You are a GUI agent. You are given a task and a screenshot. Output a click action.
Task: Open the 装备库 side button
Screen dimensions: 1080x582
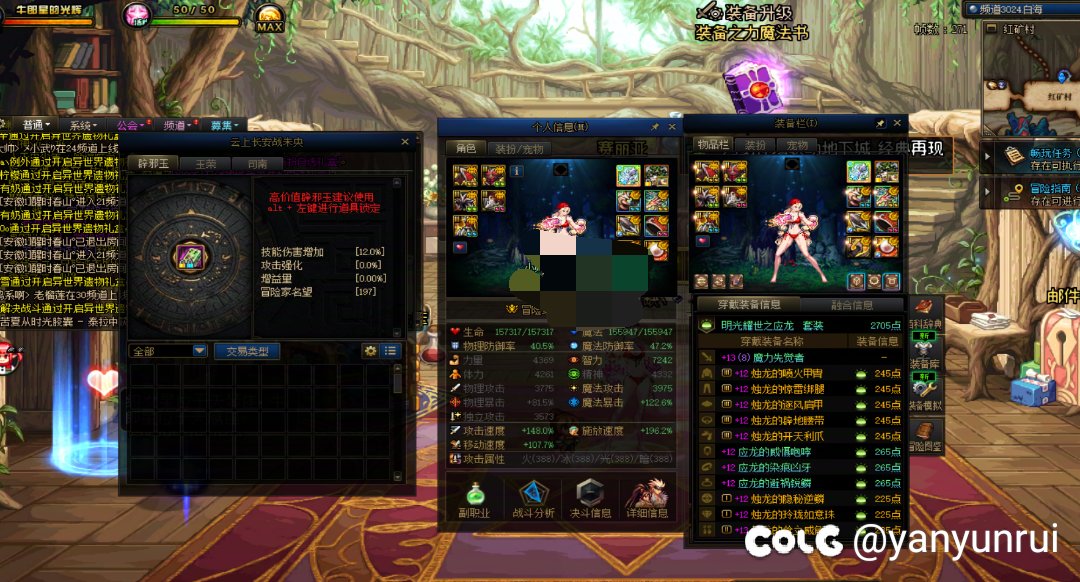click(x=923, y=354)
